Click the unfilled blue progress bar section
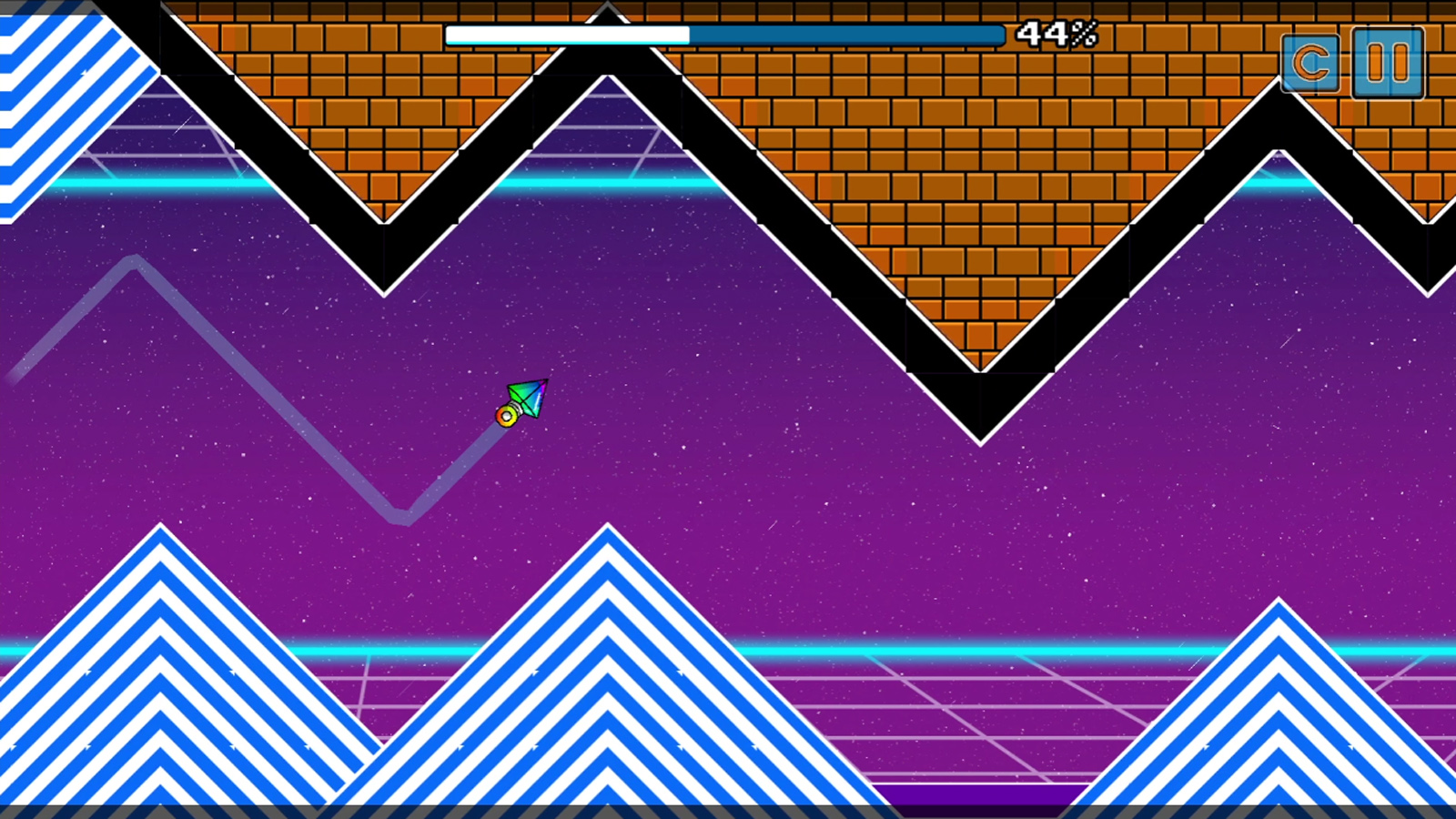This screenshot has width=1456, height=819. point(846,35)
